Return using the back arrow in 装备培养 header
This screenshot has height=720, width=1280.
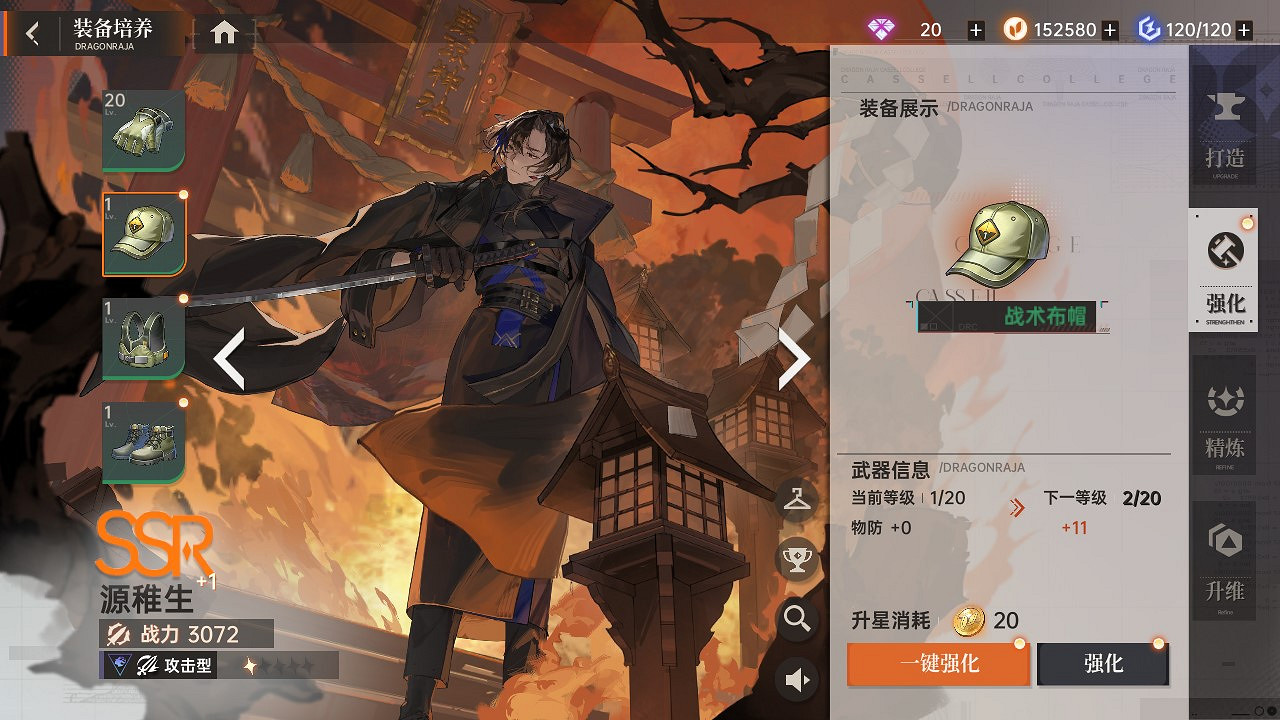[31, 31]
